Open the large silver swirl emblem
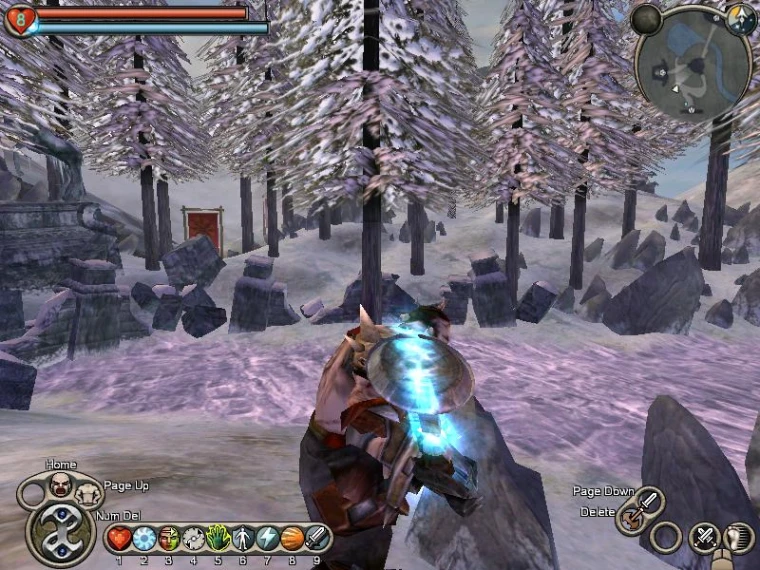Viewport: 760px width, 570px height. 61,532
